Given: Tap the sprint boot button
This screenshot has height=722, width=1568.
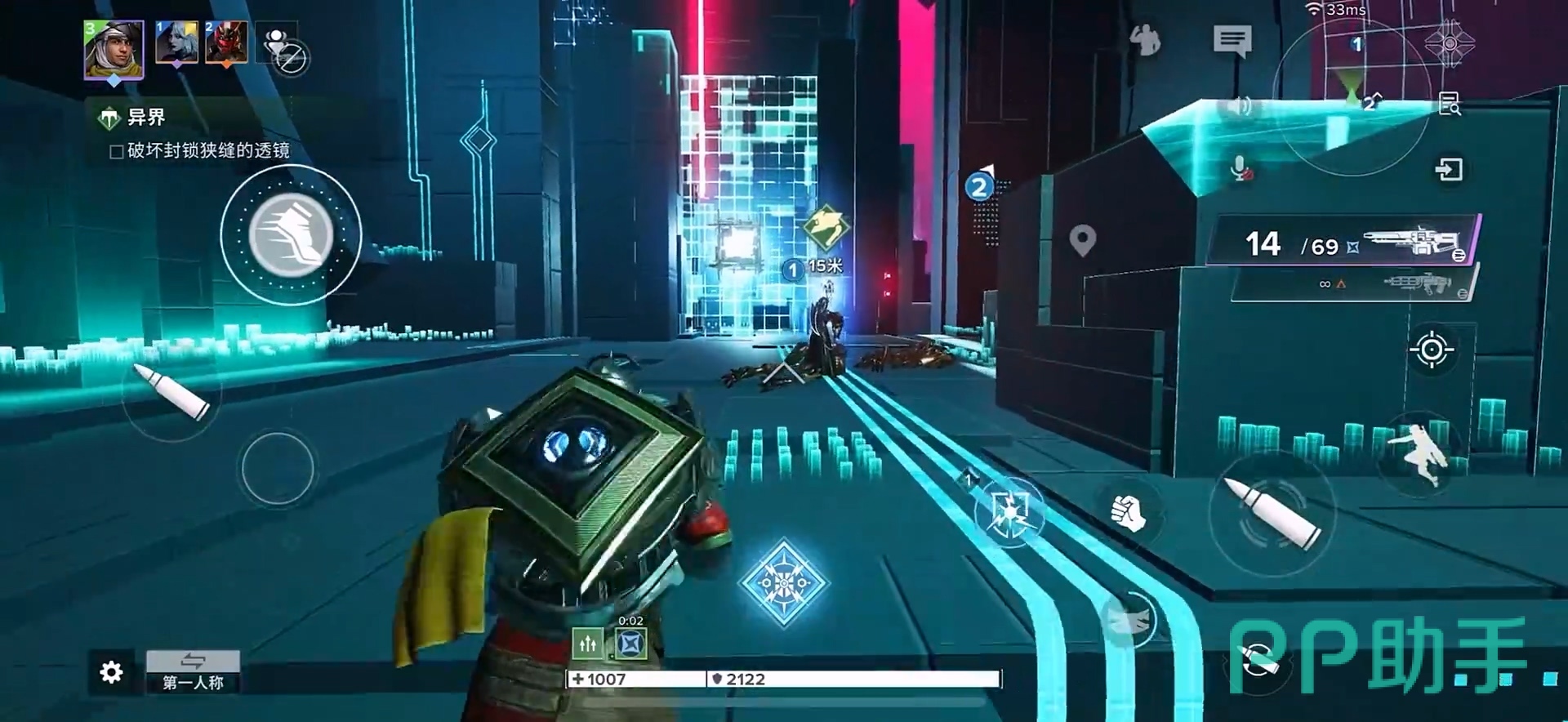Looking at the screenshot, I should [x=291, y=235].
